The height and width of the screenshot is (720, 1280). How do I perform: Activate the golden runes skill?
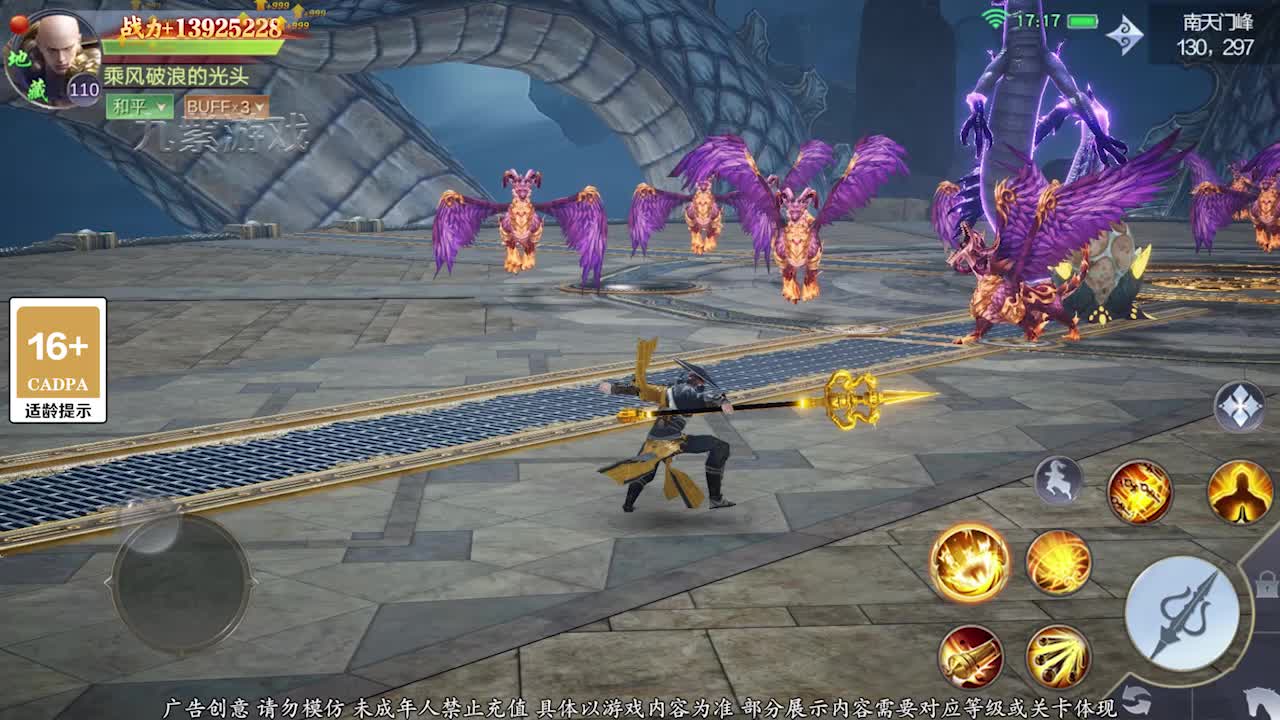pyautogui.click(x=1139, y=492)
